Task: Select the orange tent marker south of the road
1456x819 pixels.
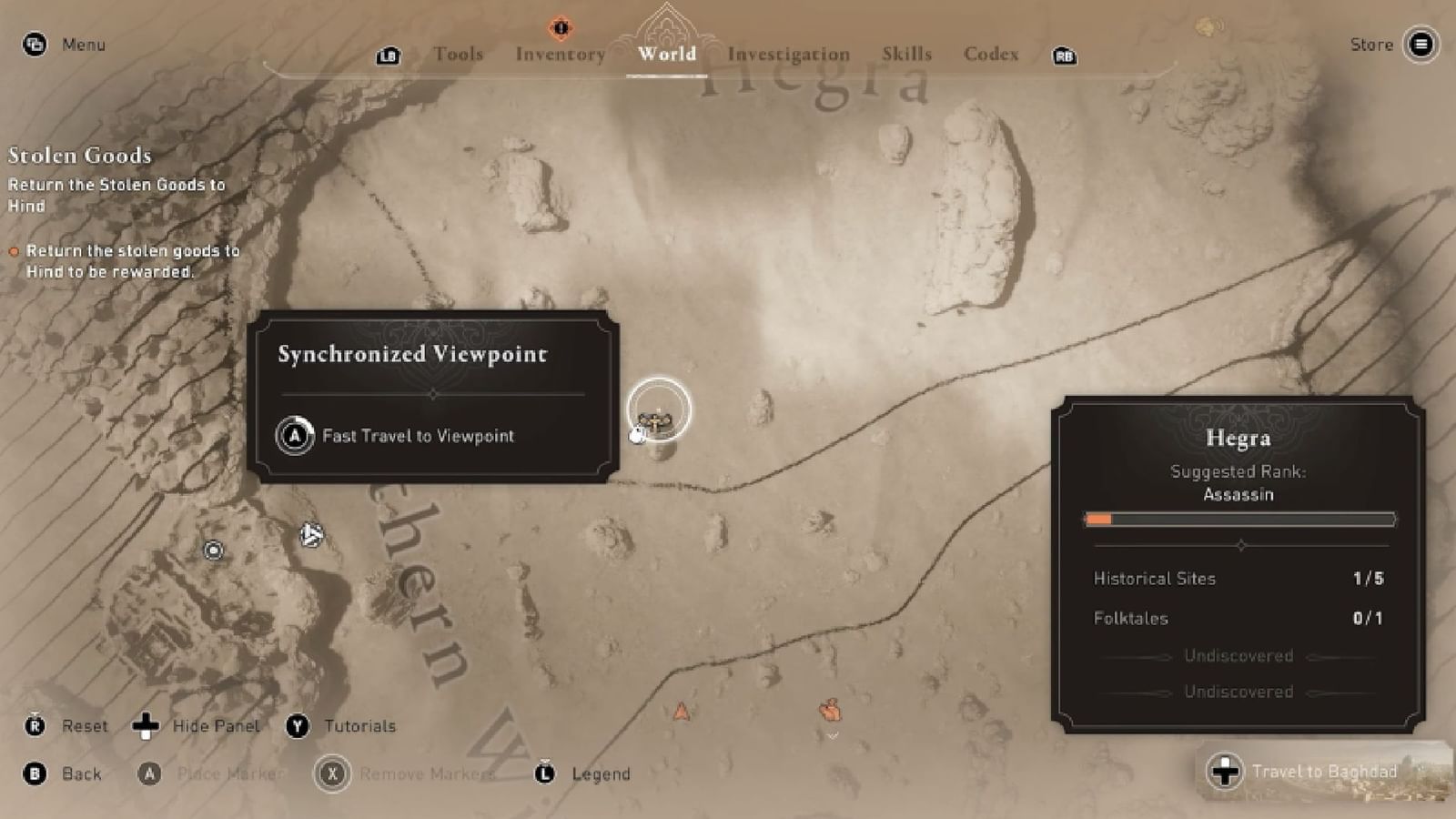Action: (682, 712)
